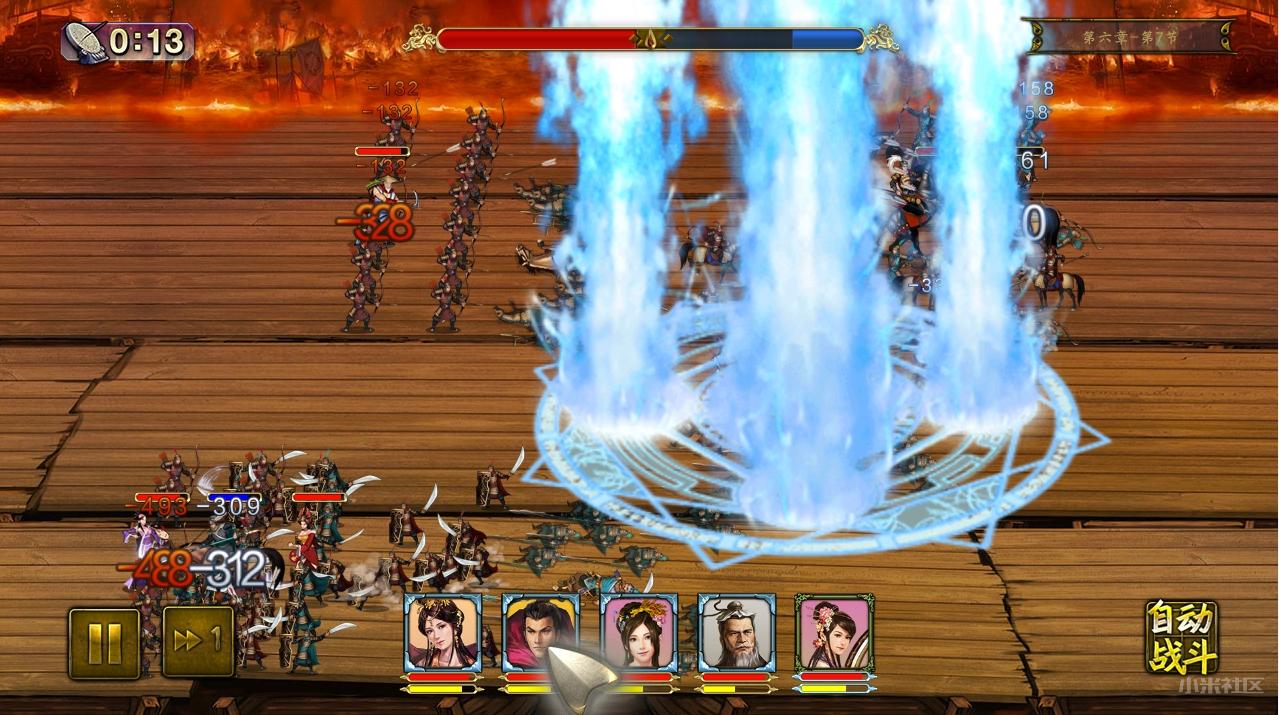Image resolution: width=1279 pixels, height=715 pixels.
Task: Toggle the fast-forward x1 speed button
Action: click(198, 642)
